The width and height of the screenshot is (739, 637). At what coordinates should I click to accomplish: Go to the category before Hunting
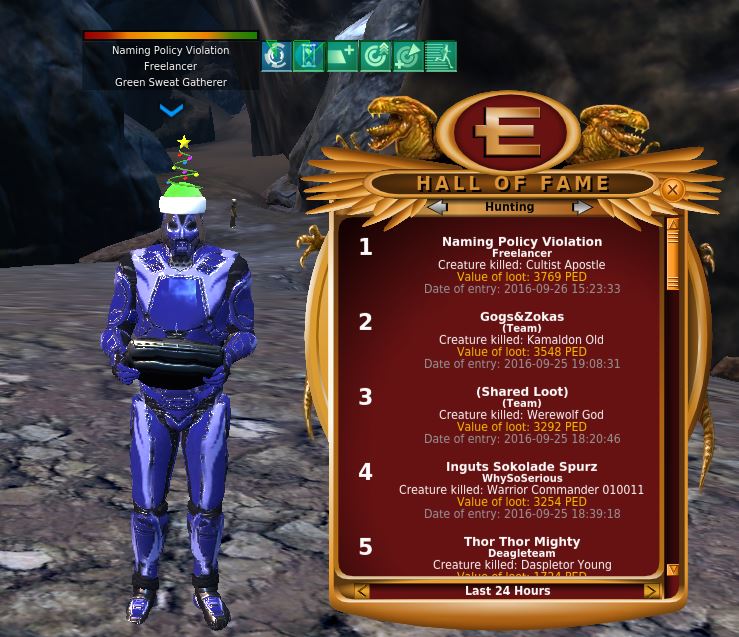click(437, 207)
